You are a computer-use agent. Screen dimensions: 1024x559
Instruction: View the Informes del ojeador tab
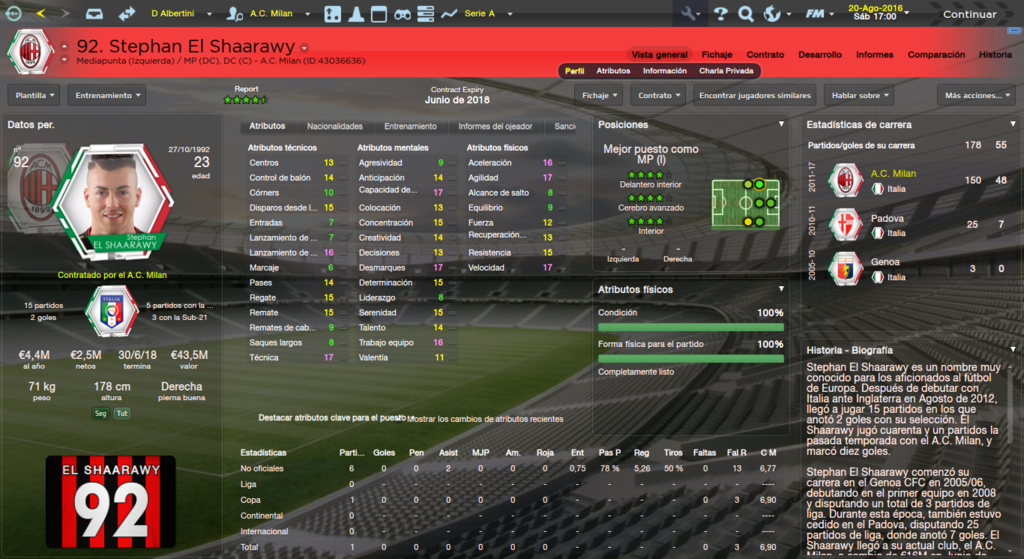(496, 127)
